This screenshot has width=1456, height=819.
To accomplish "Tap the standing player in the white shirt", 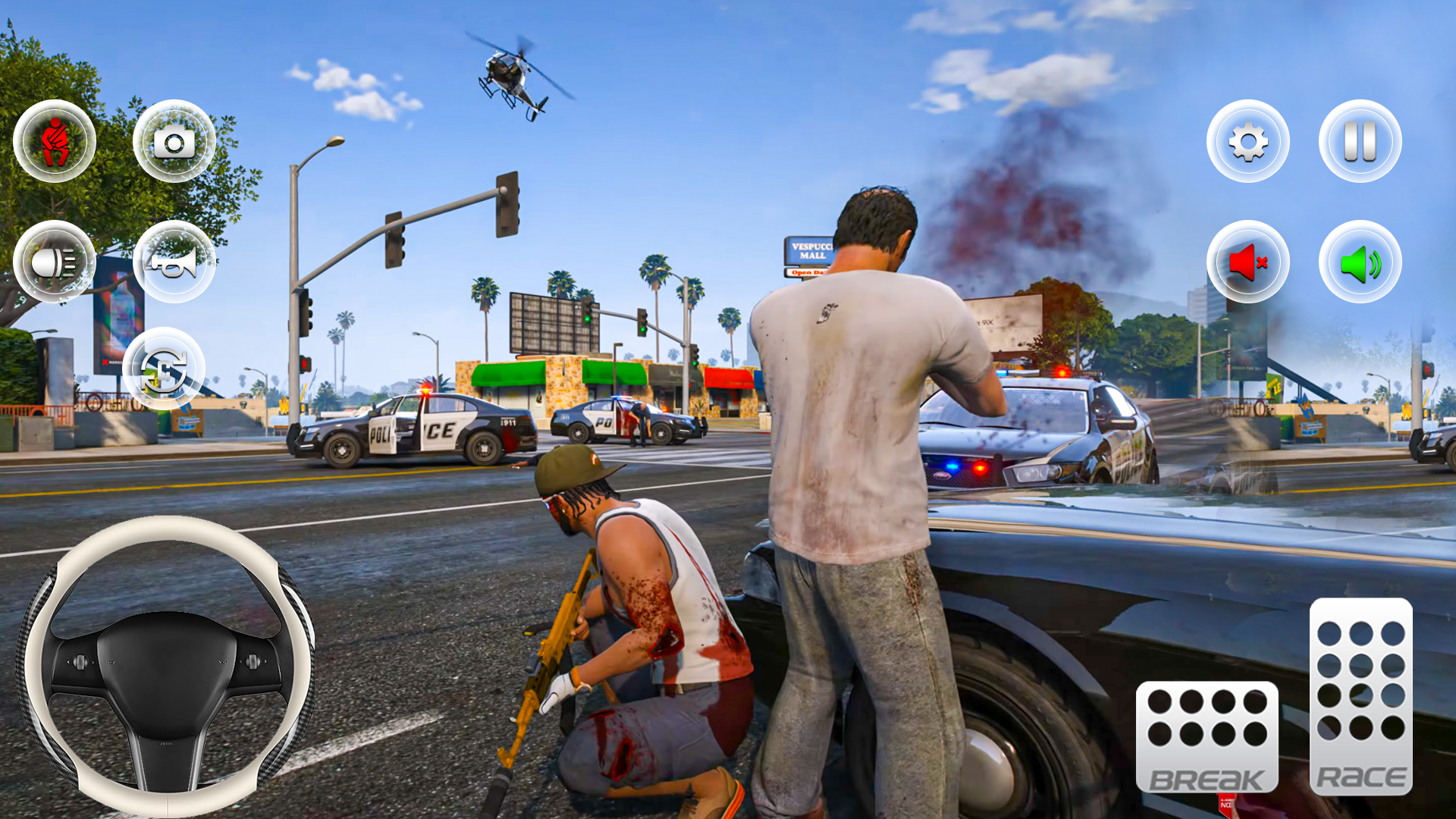I will click(849, 394).
